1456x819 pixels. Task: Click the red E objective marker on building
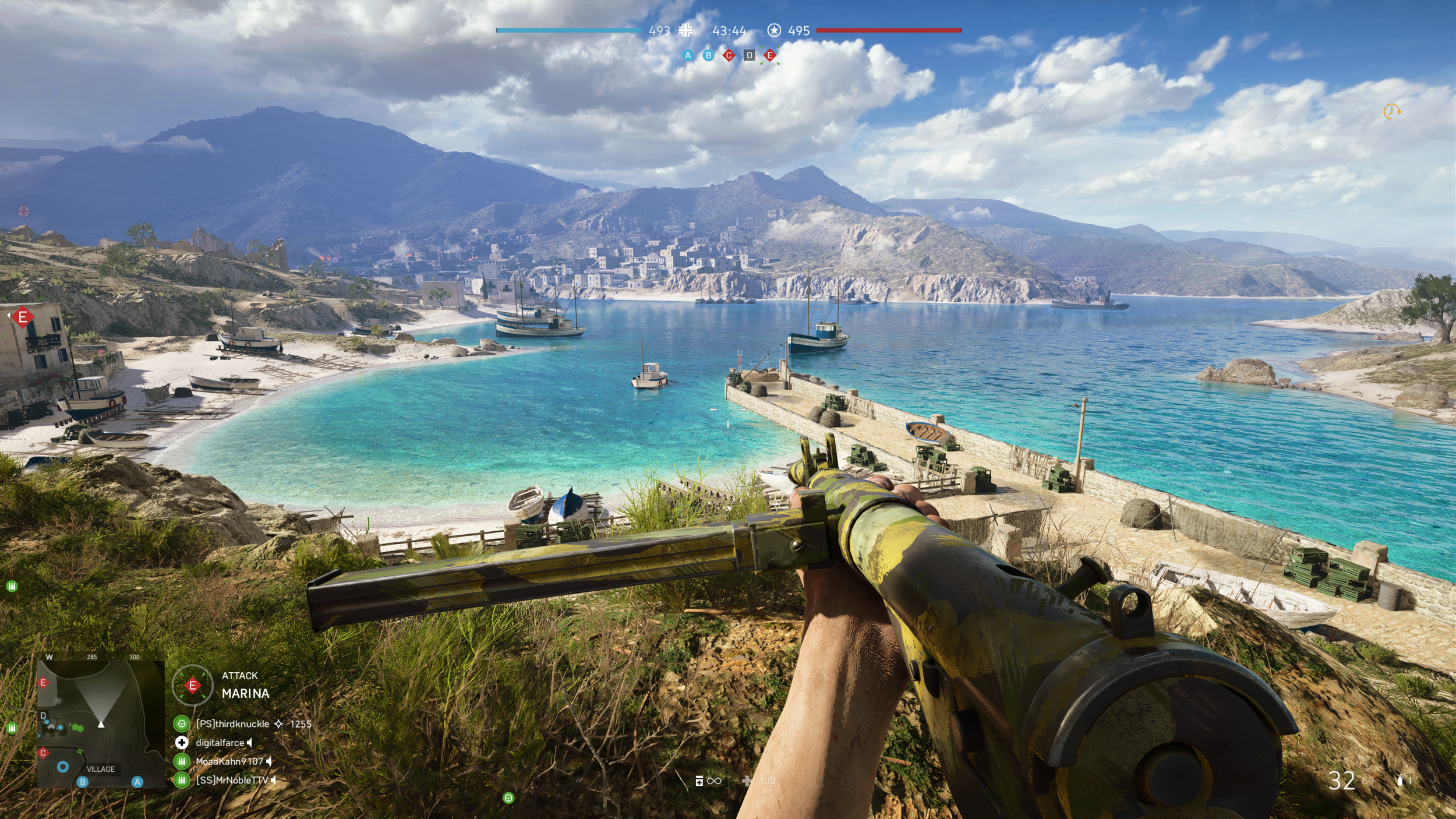coord(23,317)
